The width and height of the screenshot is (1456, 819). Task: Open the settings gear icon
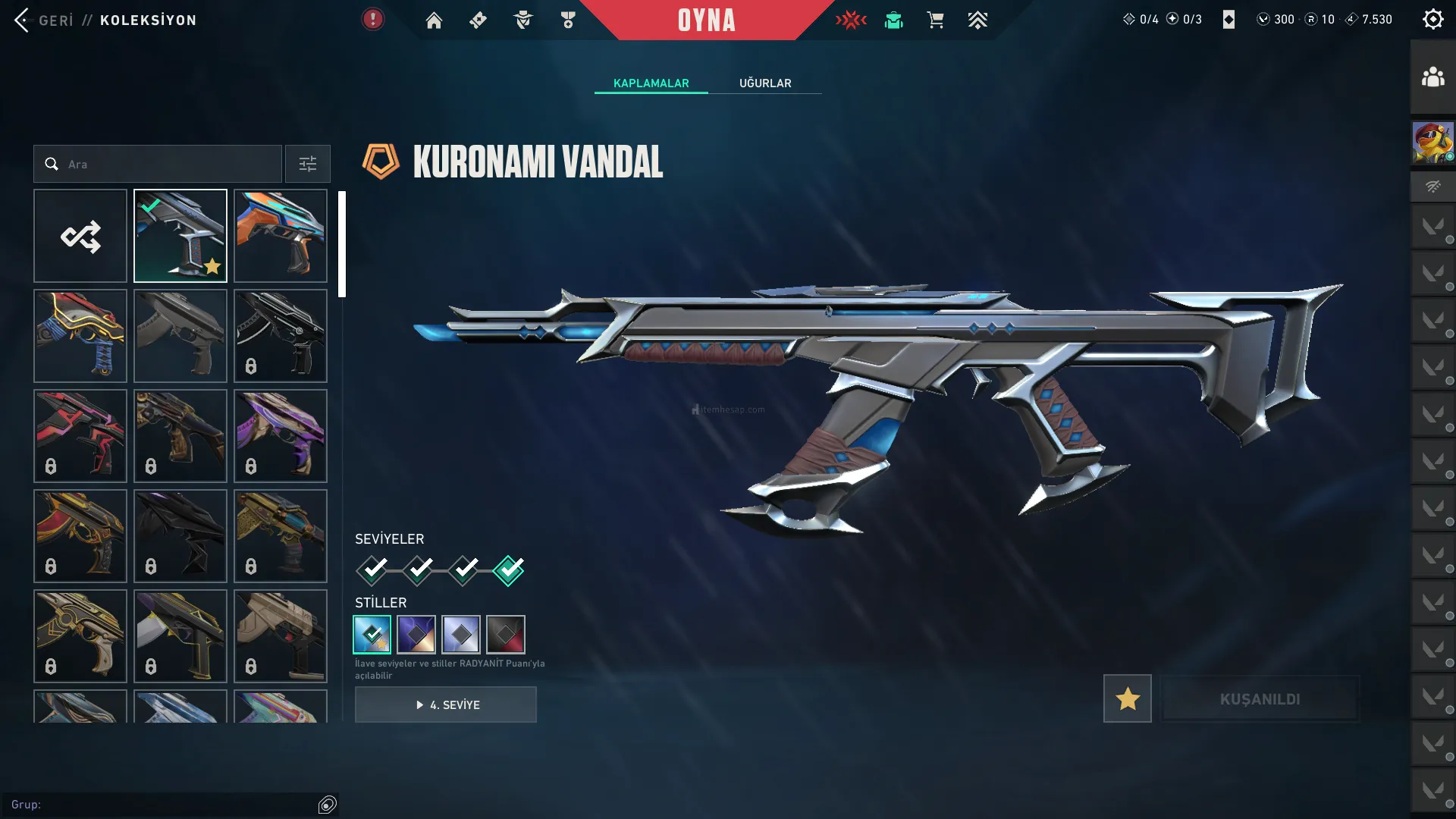(x=1432, y=20)
